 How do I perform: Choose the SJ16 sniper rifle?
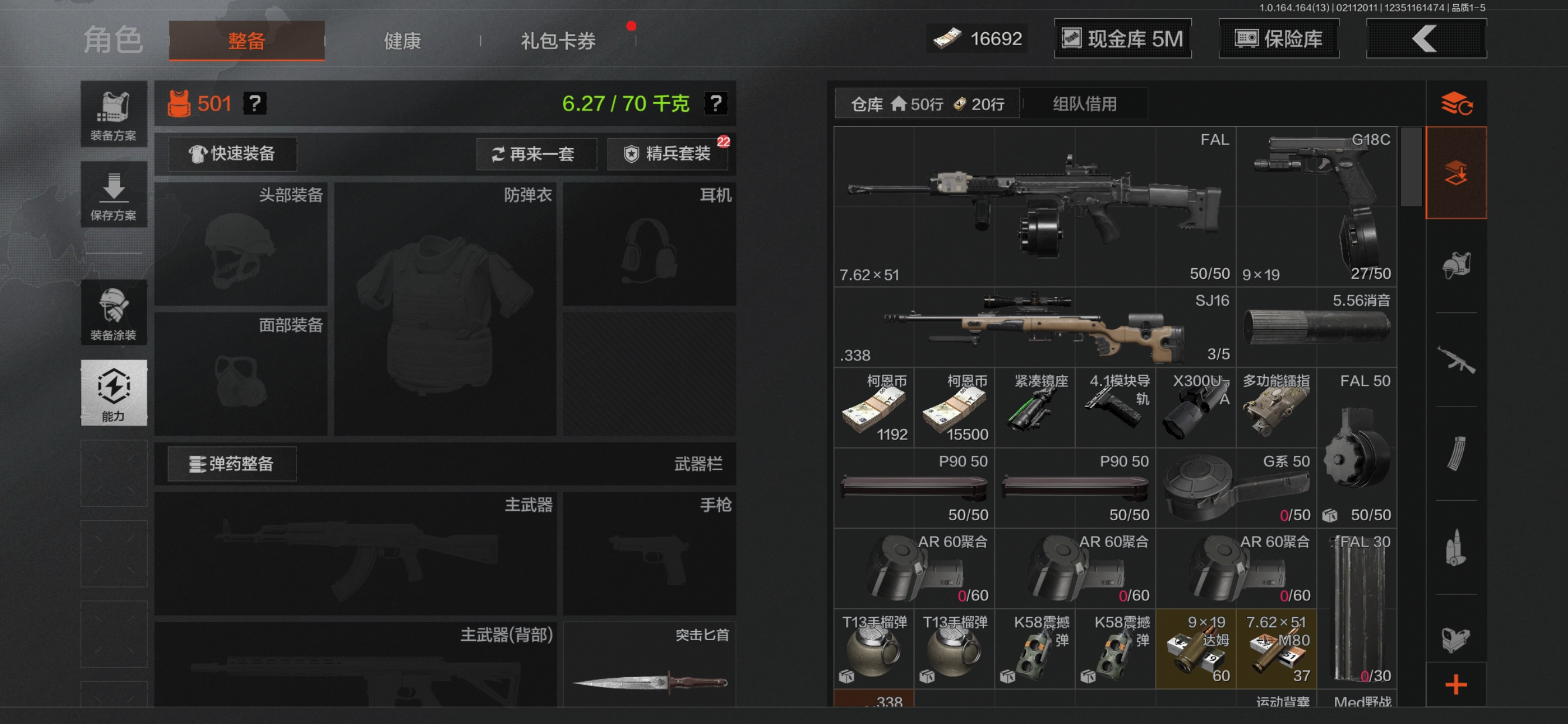(1035, 327)
